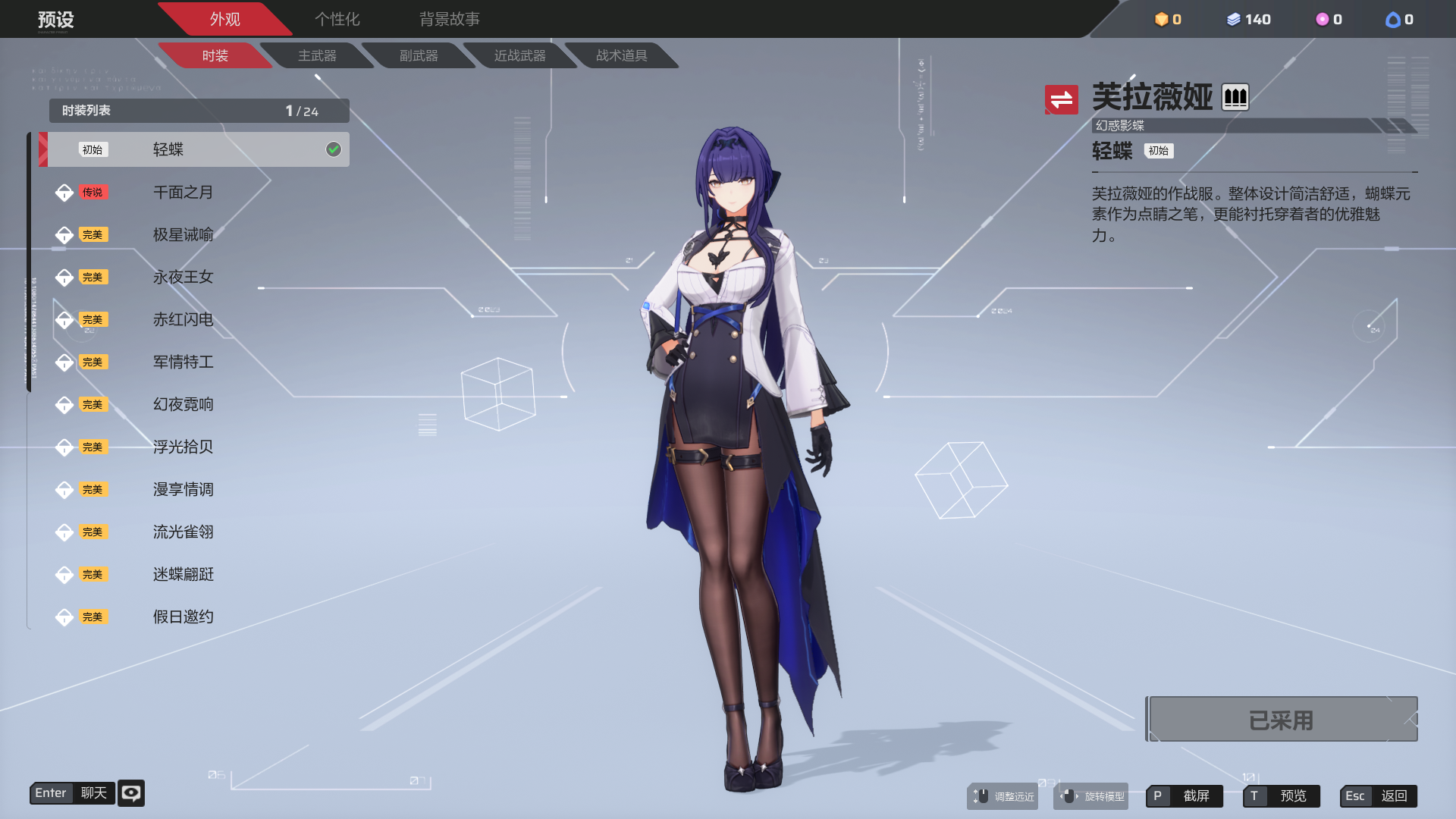
Task: Select the 主武器 sub-tab
Action: (317, 55)
